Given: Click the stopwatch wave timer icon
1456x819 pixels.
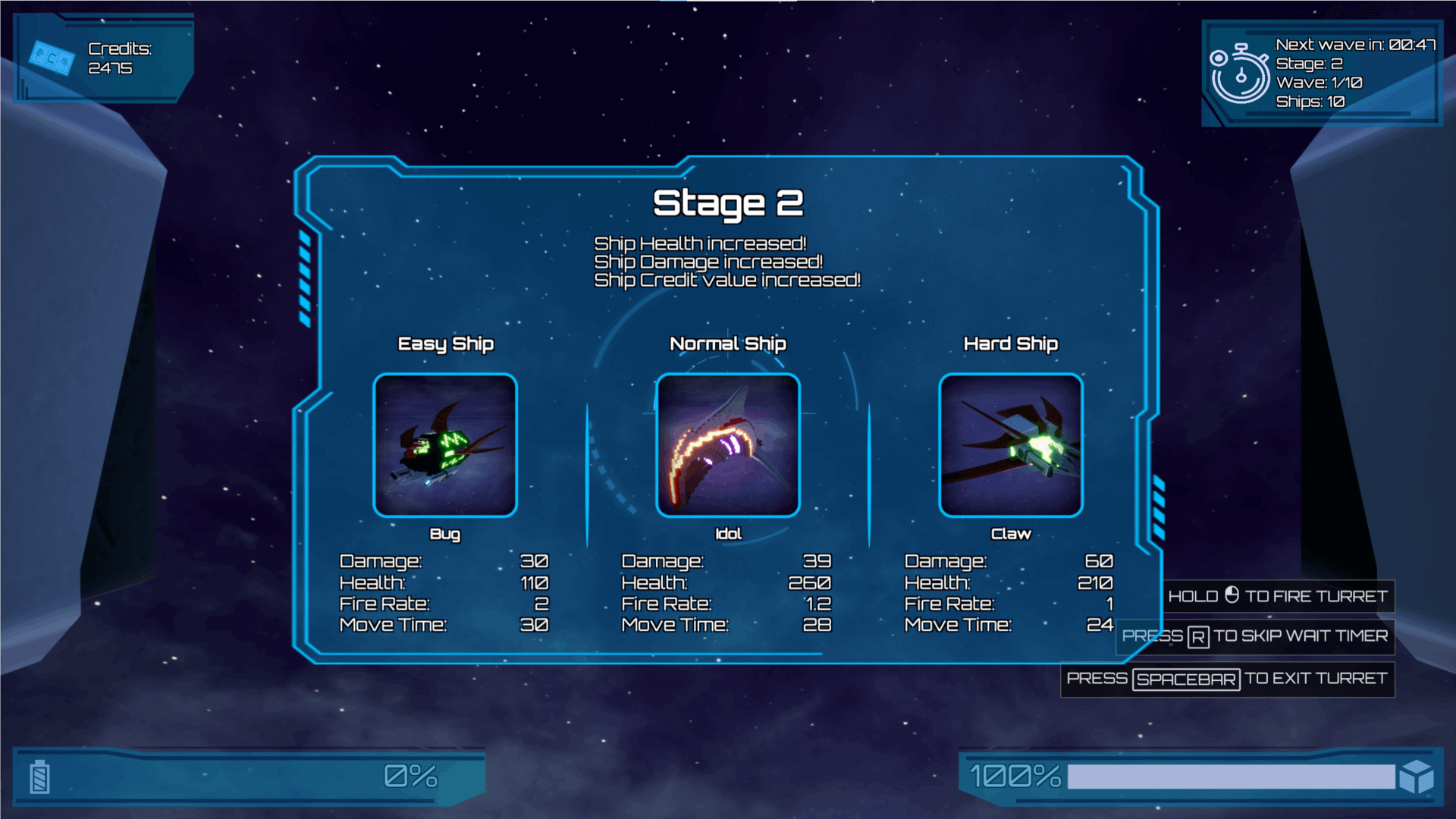Looking at the screenshot, I should click(1239, 74).
